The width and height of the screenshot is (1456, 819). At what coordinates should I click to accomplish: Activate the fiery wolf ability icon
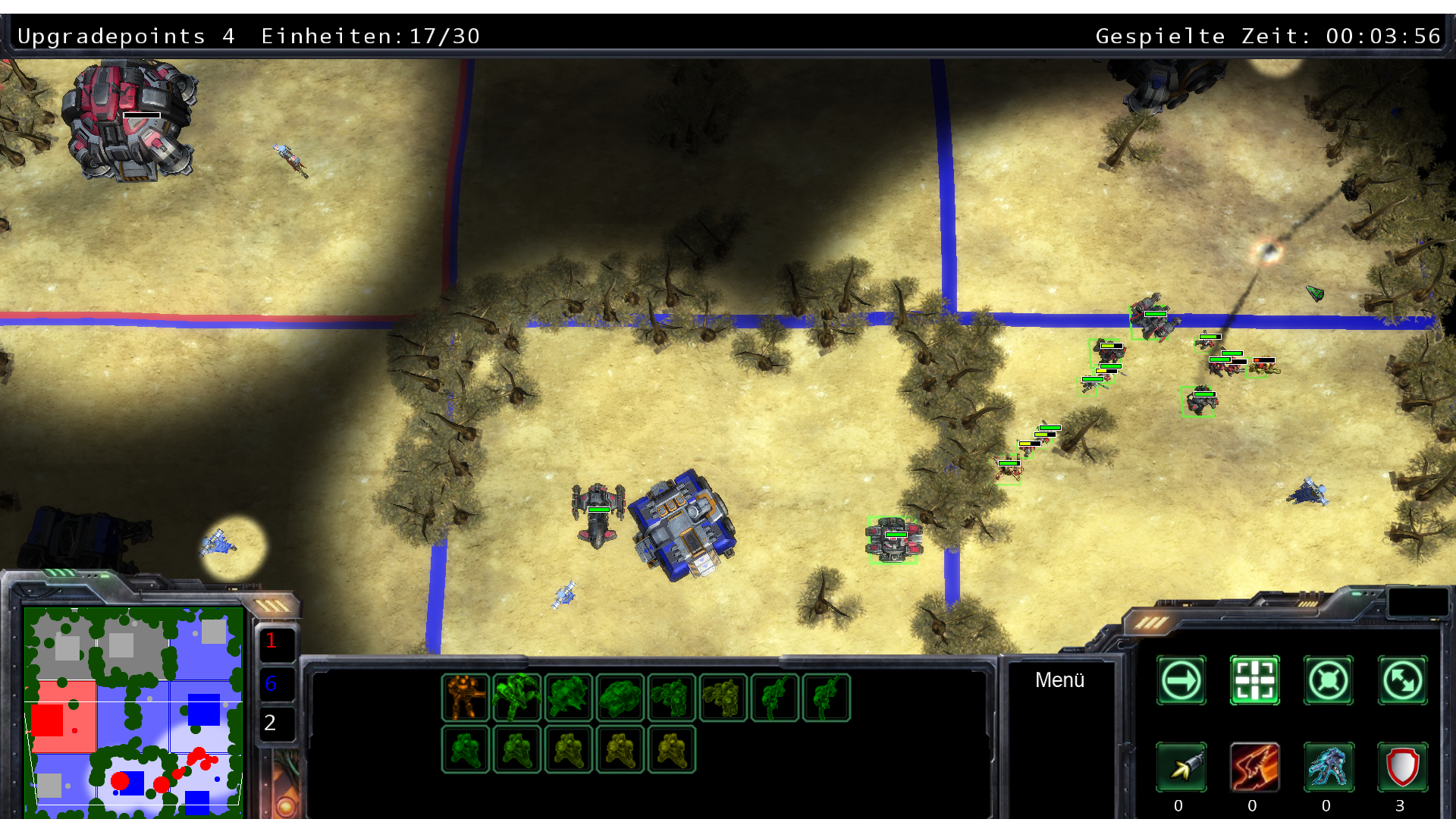tap(1254, 767)
